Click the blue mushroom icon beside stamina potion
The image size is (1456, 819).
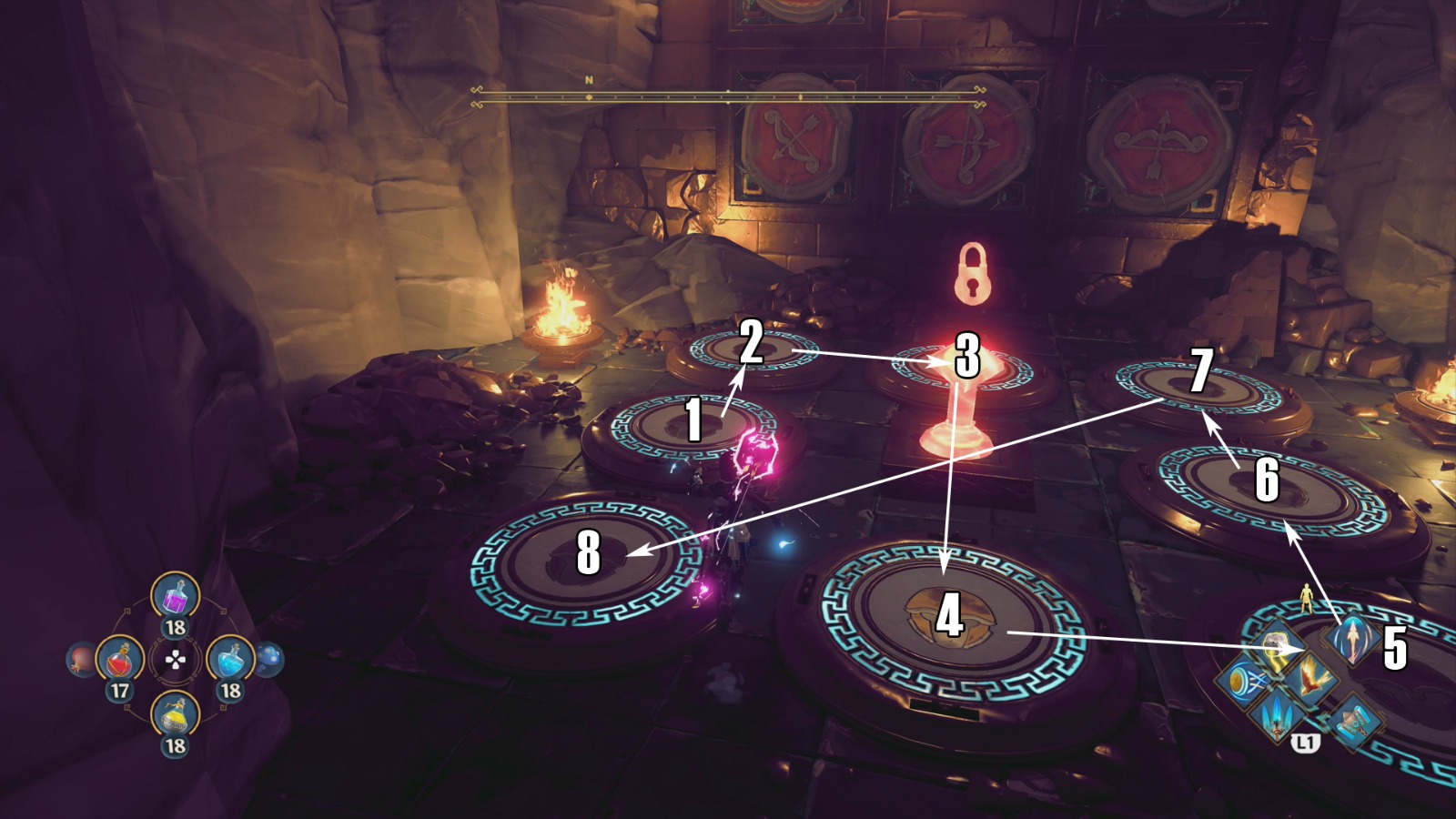270,656
